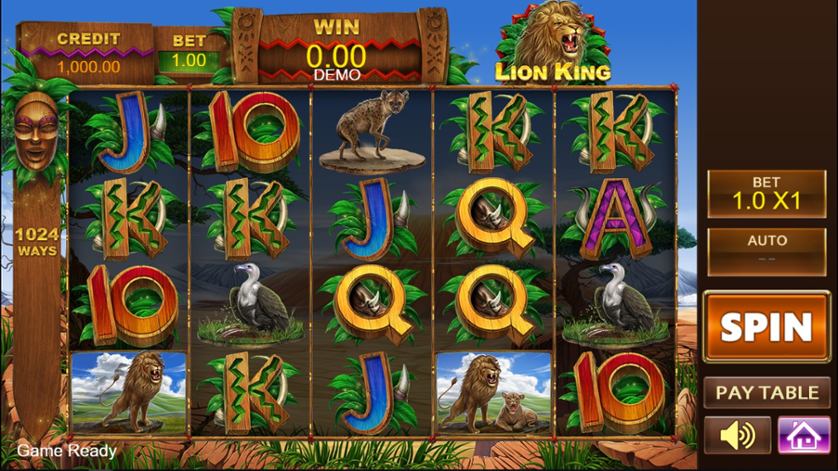Adjust the Bet 1.0 X1 panel

[766, 193]
